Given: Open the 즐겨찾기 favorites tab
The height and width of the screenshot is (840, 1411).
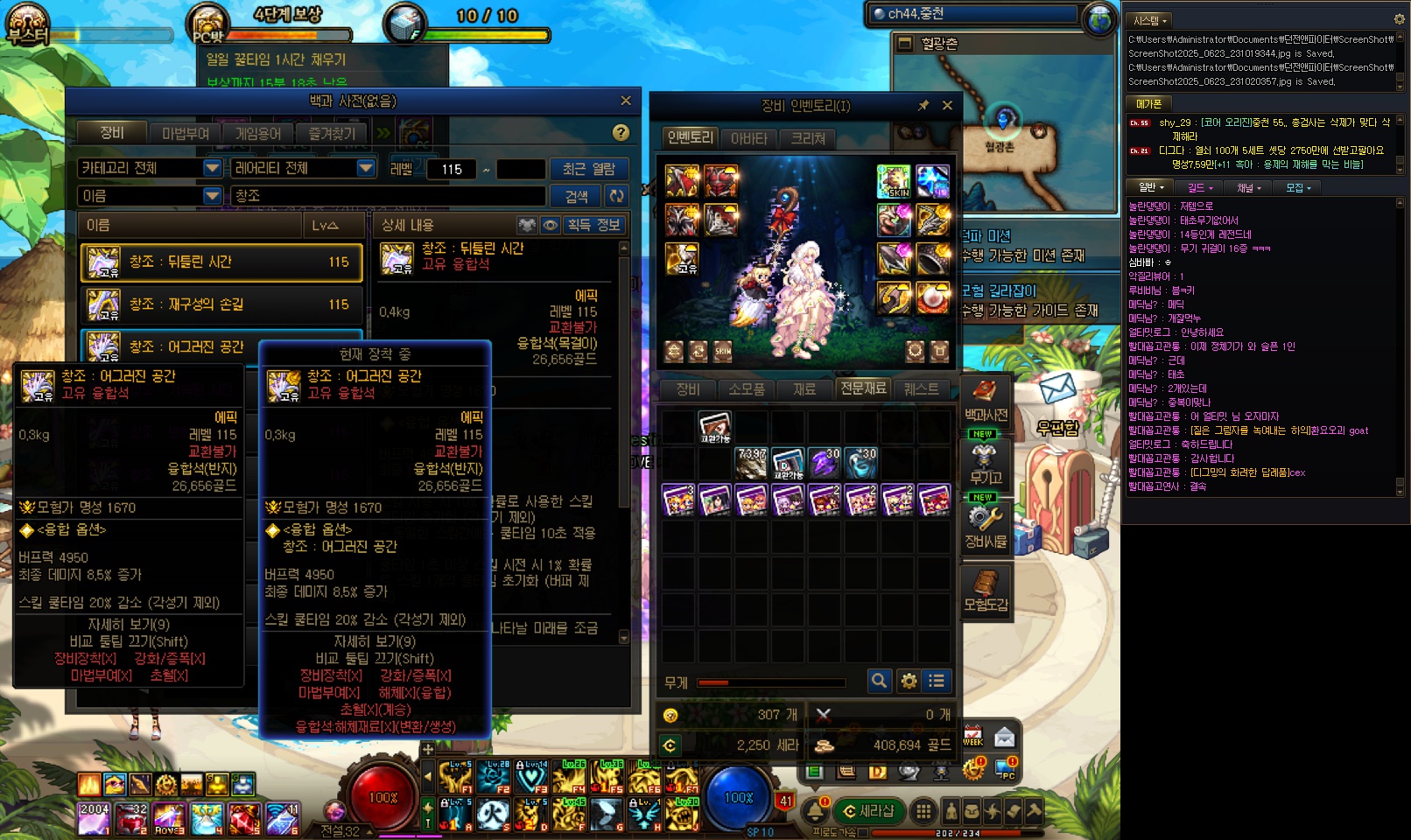Looking at the screenshot, I should tap(332, 133).
